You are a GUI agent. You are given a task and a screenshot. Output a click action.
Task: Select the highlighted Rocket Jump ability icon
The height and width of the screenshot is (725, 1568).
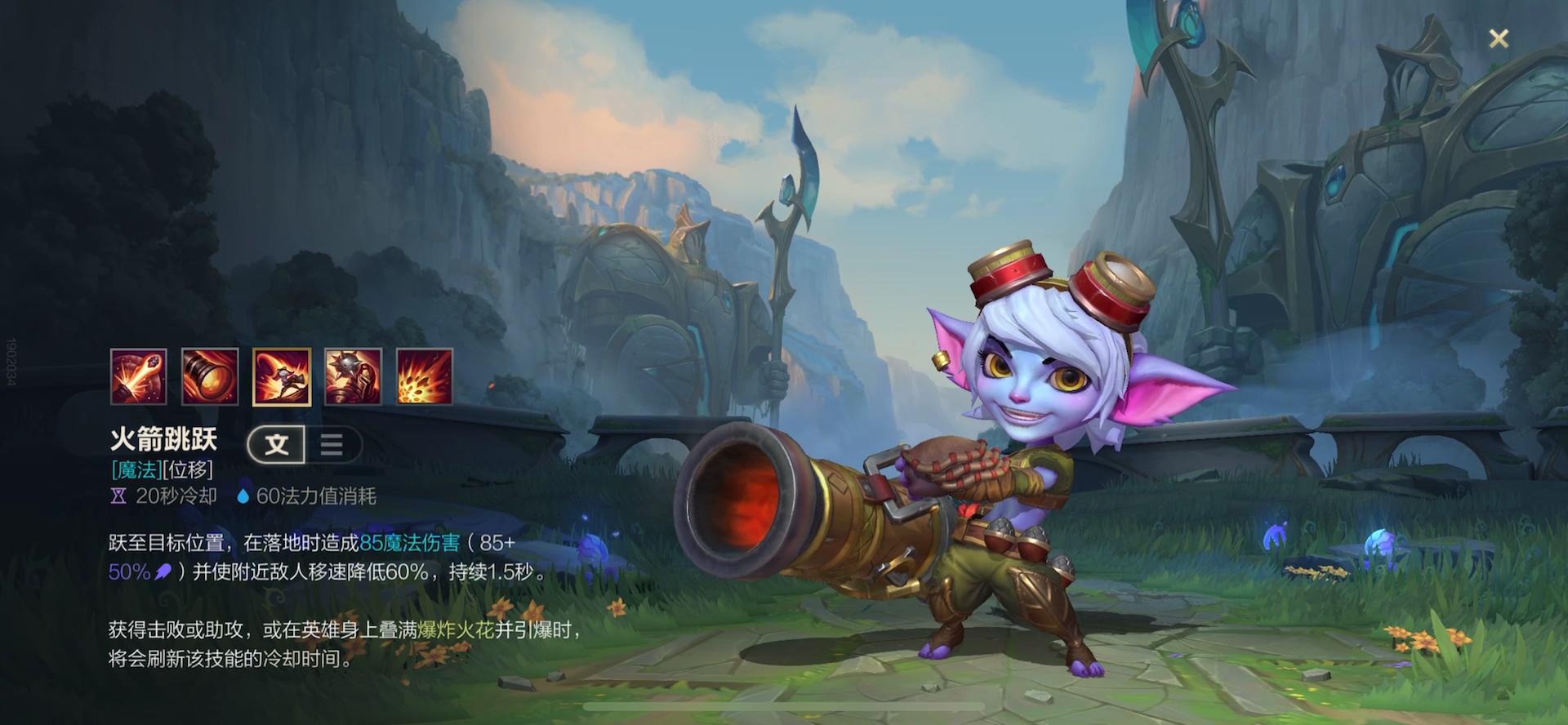point(282,376)
